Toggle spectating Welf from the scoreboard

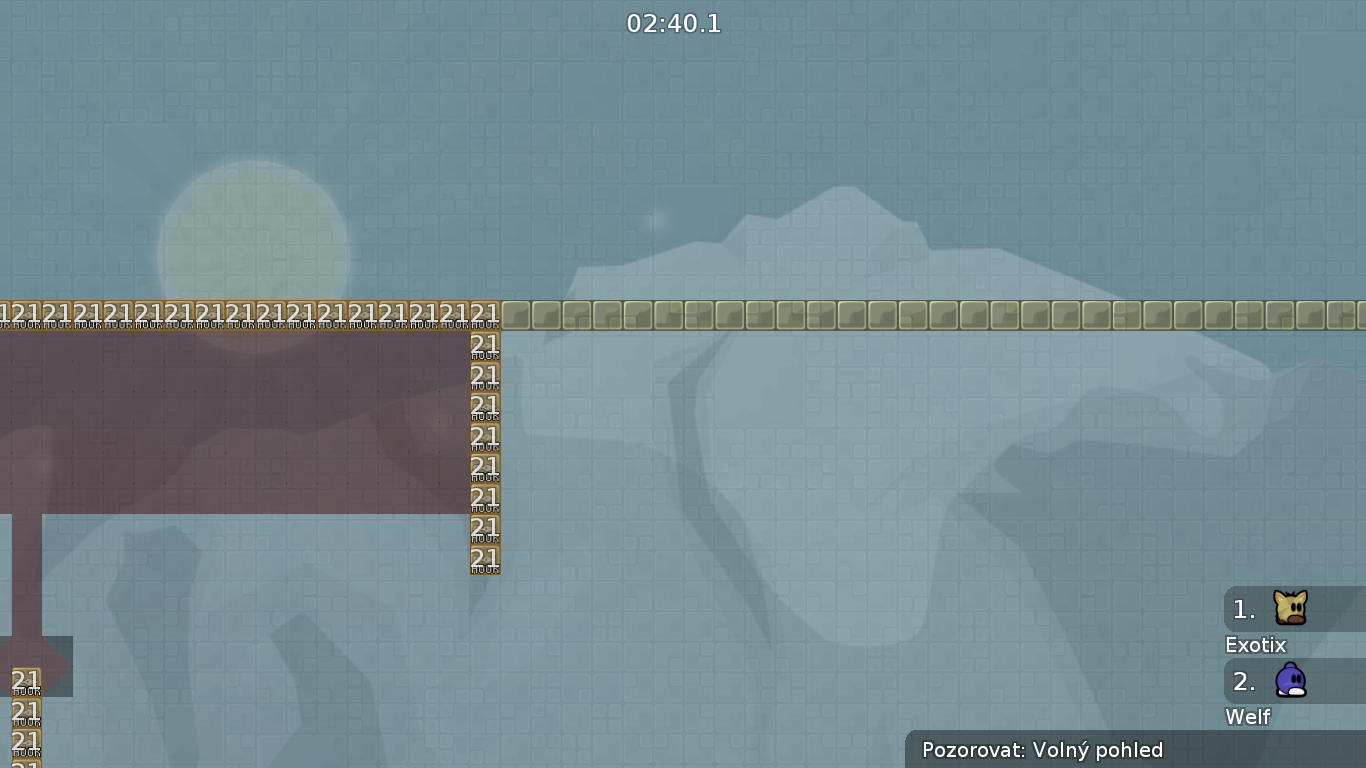(x=1291, y=681)
